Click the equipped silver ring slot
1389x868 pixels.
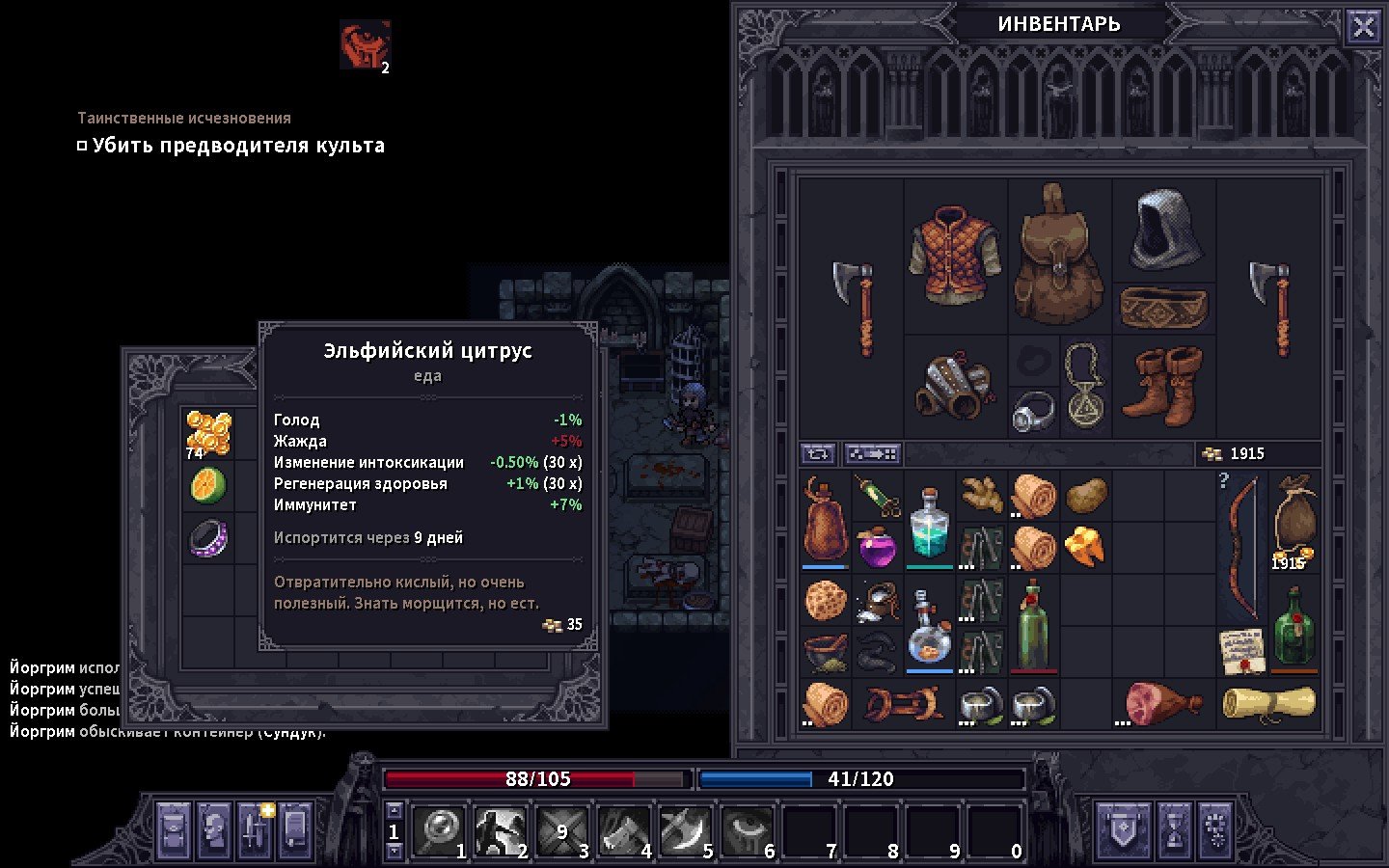click(1033, 412)
